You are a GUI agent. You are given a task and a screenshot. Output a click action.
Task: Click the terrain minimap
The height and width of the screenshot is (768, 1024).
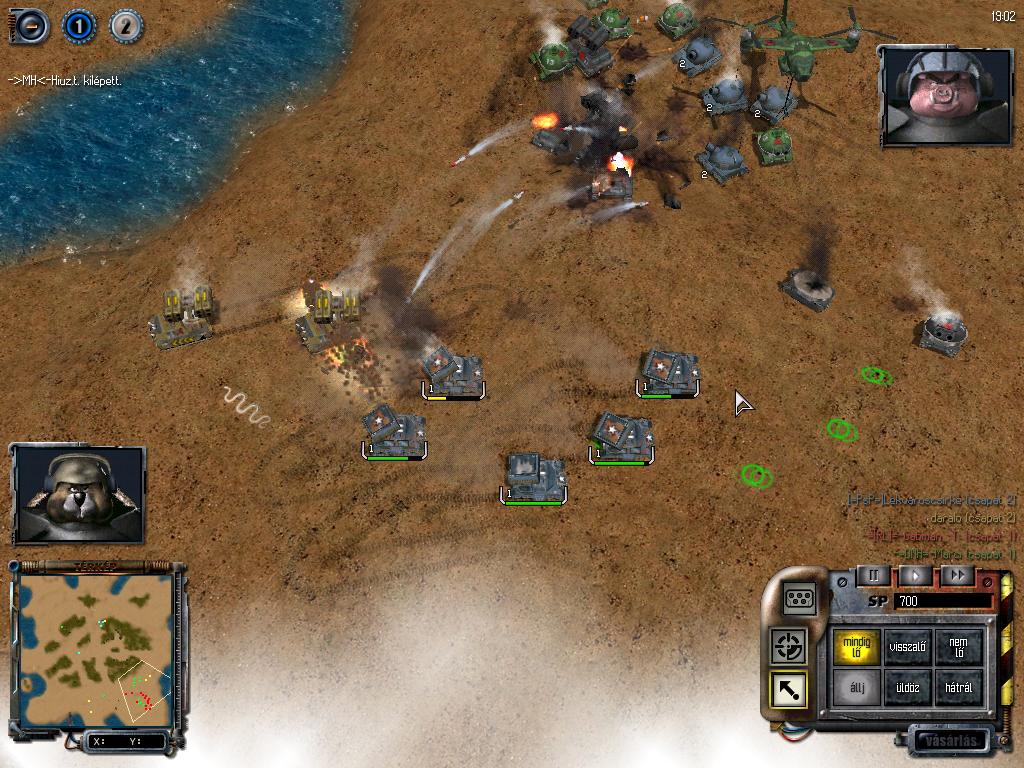[97, 651]
